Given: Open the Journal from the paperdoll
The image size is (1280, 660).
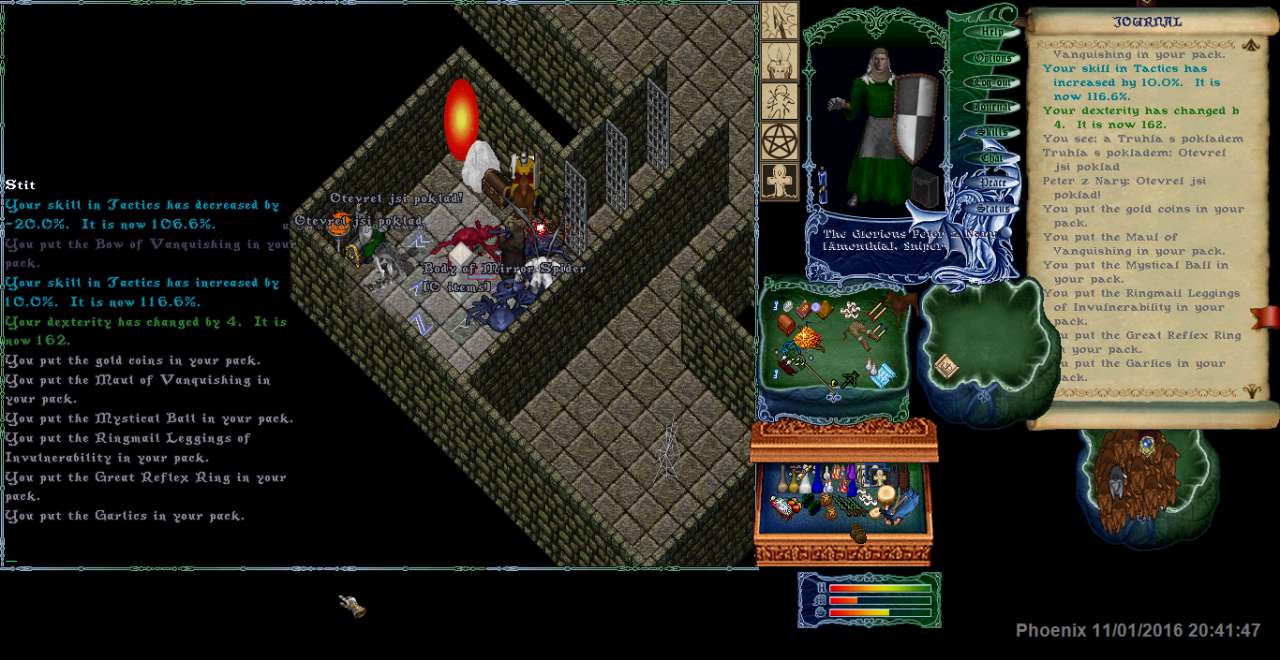Looking at the screenshot, I should pyautogui.click(x=992, y=107).
